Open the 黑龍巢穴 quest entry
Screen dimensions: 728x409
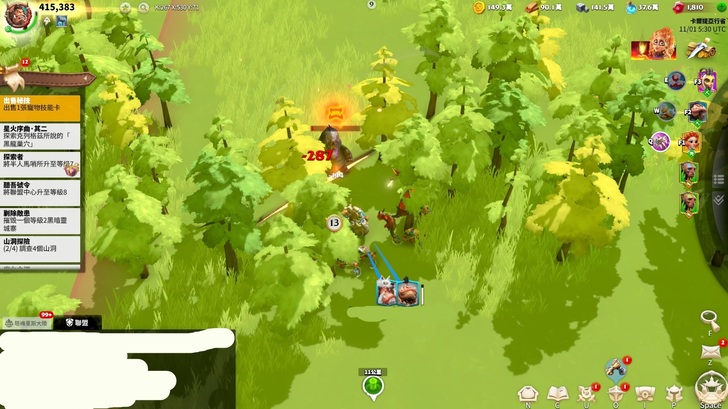pos(41,135)
